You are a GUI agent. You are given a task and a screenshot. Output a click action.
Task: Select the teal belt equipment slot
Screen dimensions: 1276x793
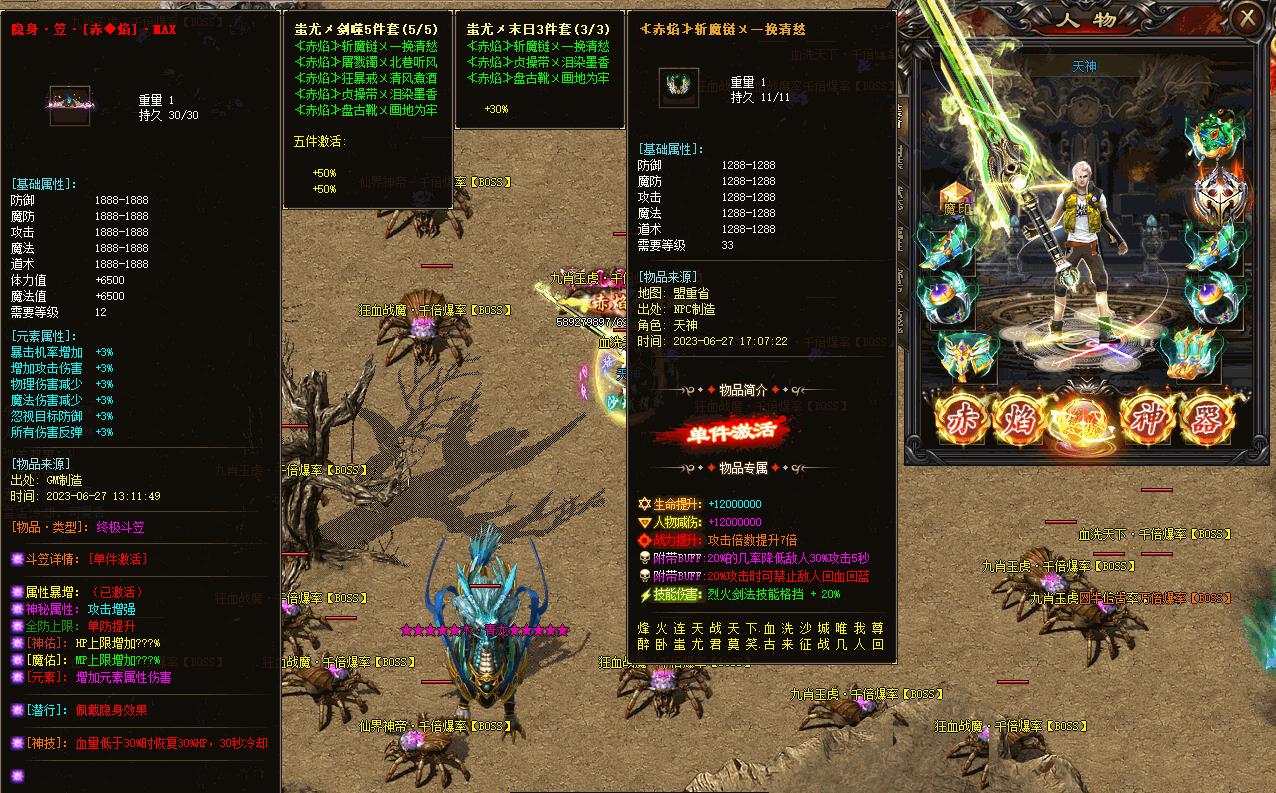click(963, 352)
